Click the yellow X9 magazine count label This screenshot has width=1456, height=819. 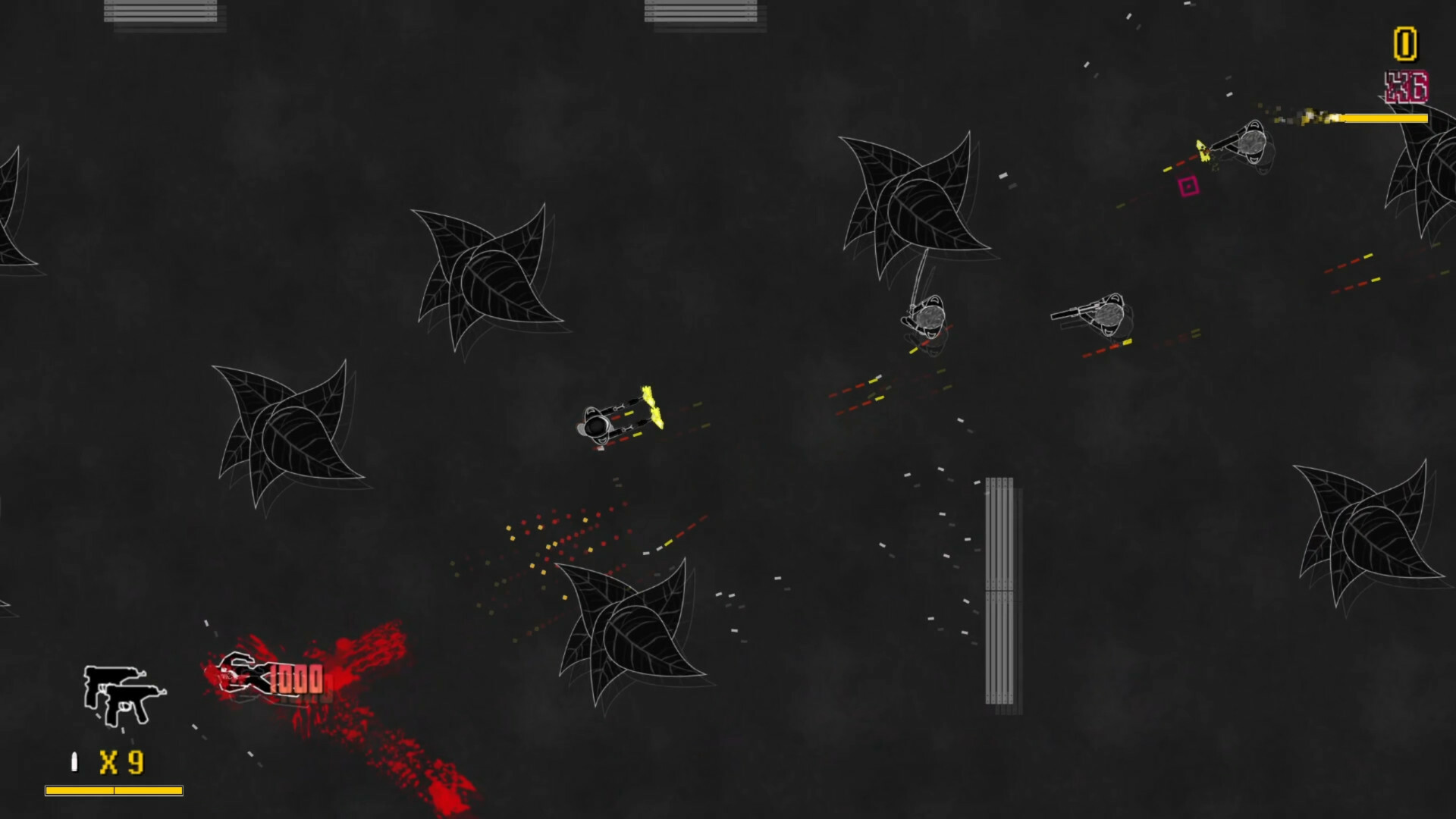click(x=121, y=761)
